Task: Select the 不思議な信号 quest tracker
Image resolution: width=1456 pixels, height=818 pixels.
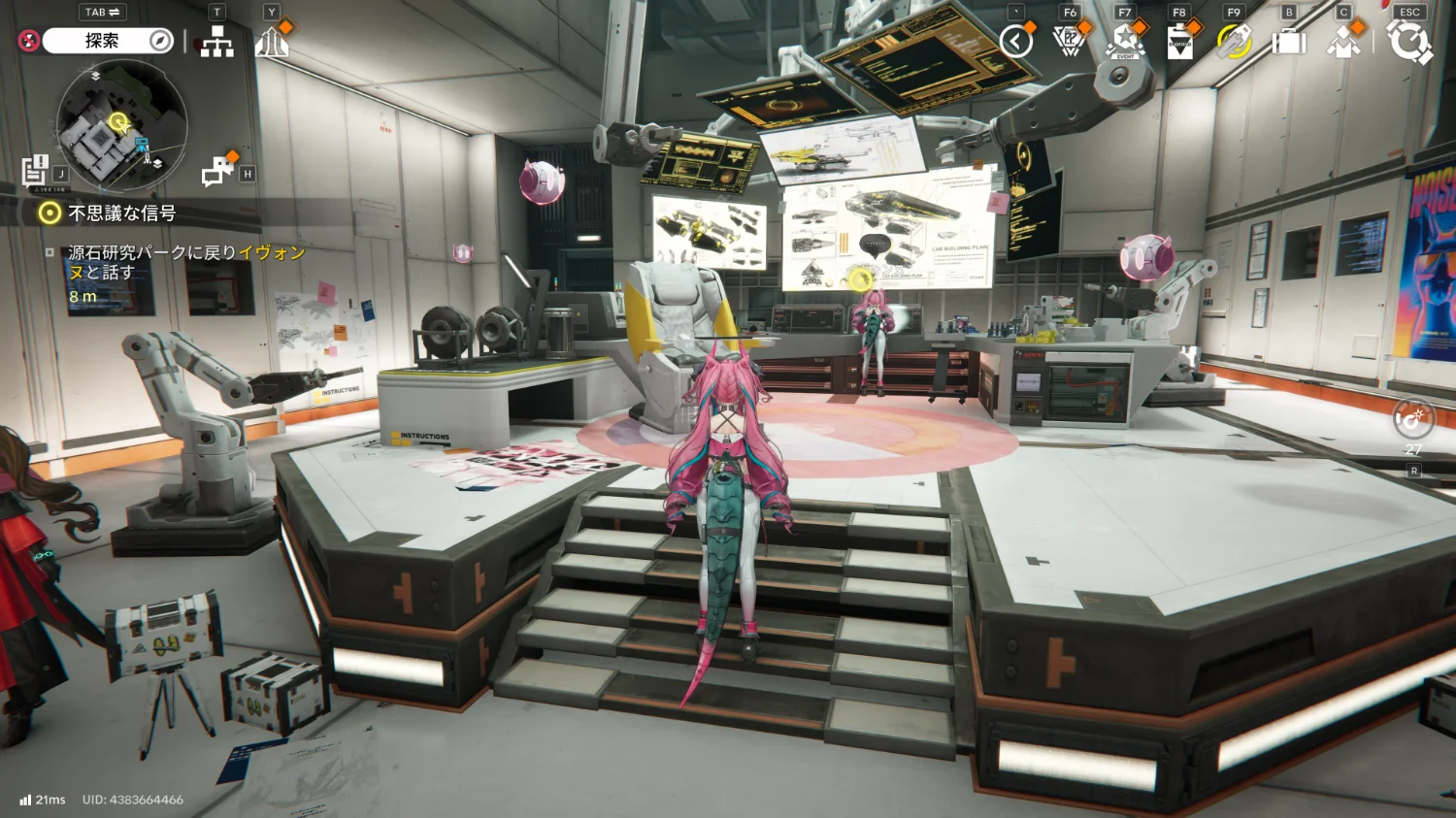Action: (122, 213)
